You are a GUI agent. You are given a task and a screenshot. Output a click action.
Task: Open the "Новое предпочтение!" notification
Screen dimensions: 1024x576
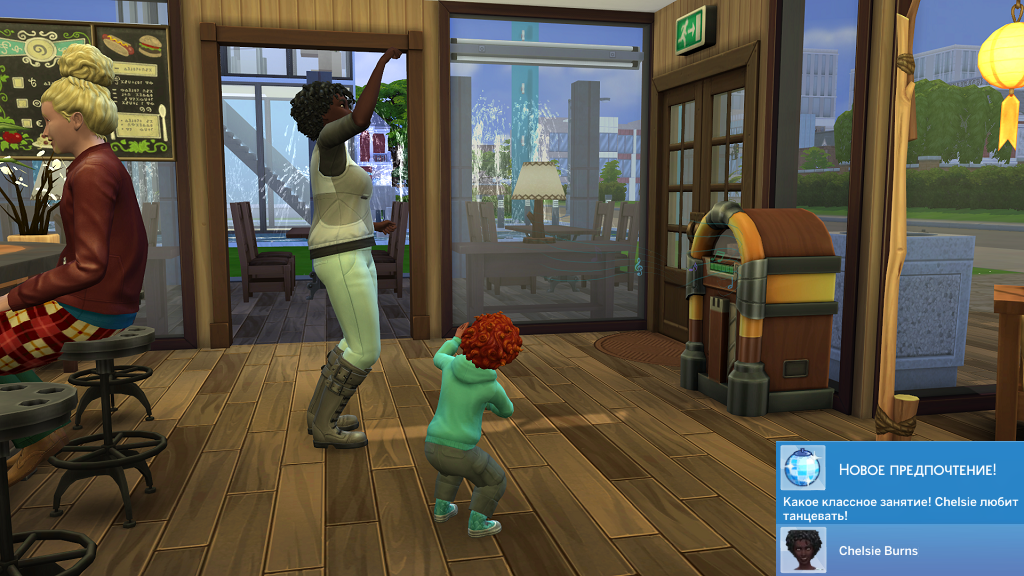click(916, 469)
